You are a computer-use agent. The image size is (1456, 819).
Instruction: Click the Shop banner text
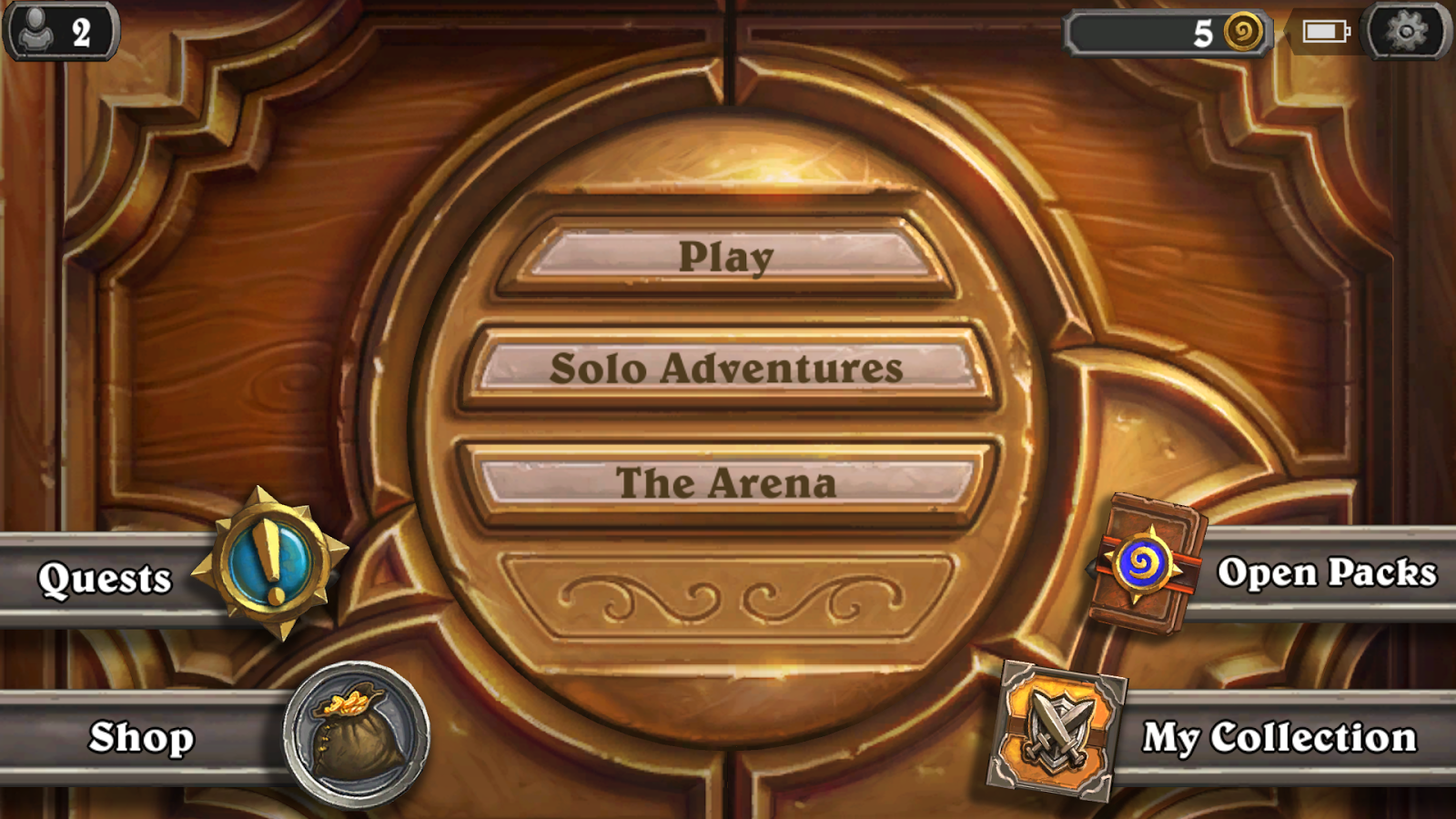pyautogui.click(x=143, y=737)
